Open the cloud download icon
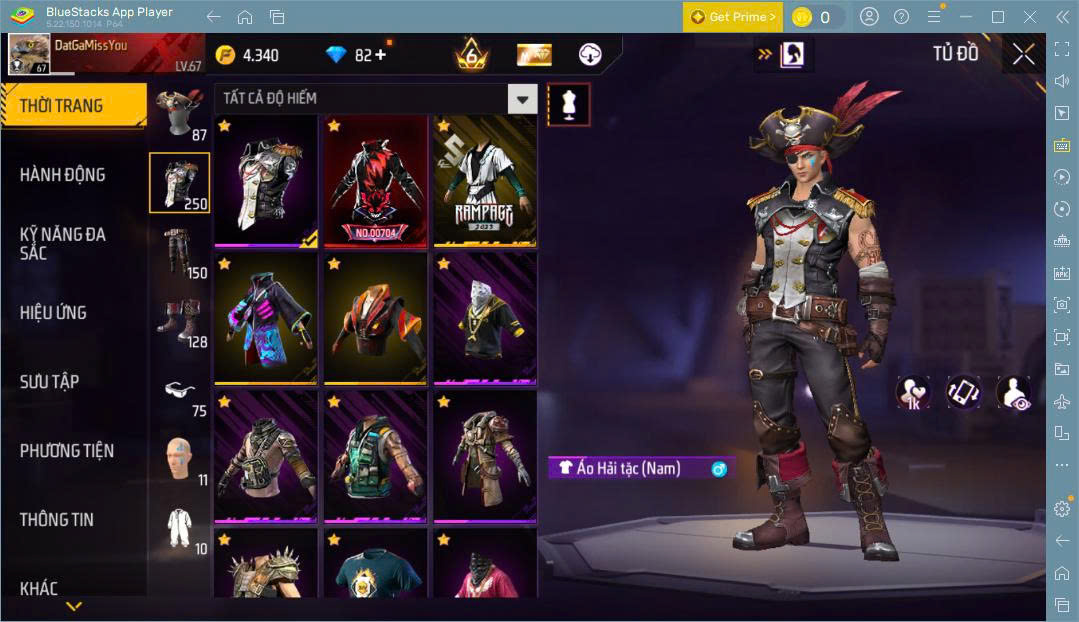This screenshot has height=622, width=1079. pyautogui.click(x=591, y=54)
